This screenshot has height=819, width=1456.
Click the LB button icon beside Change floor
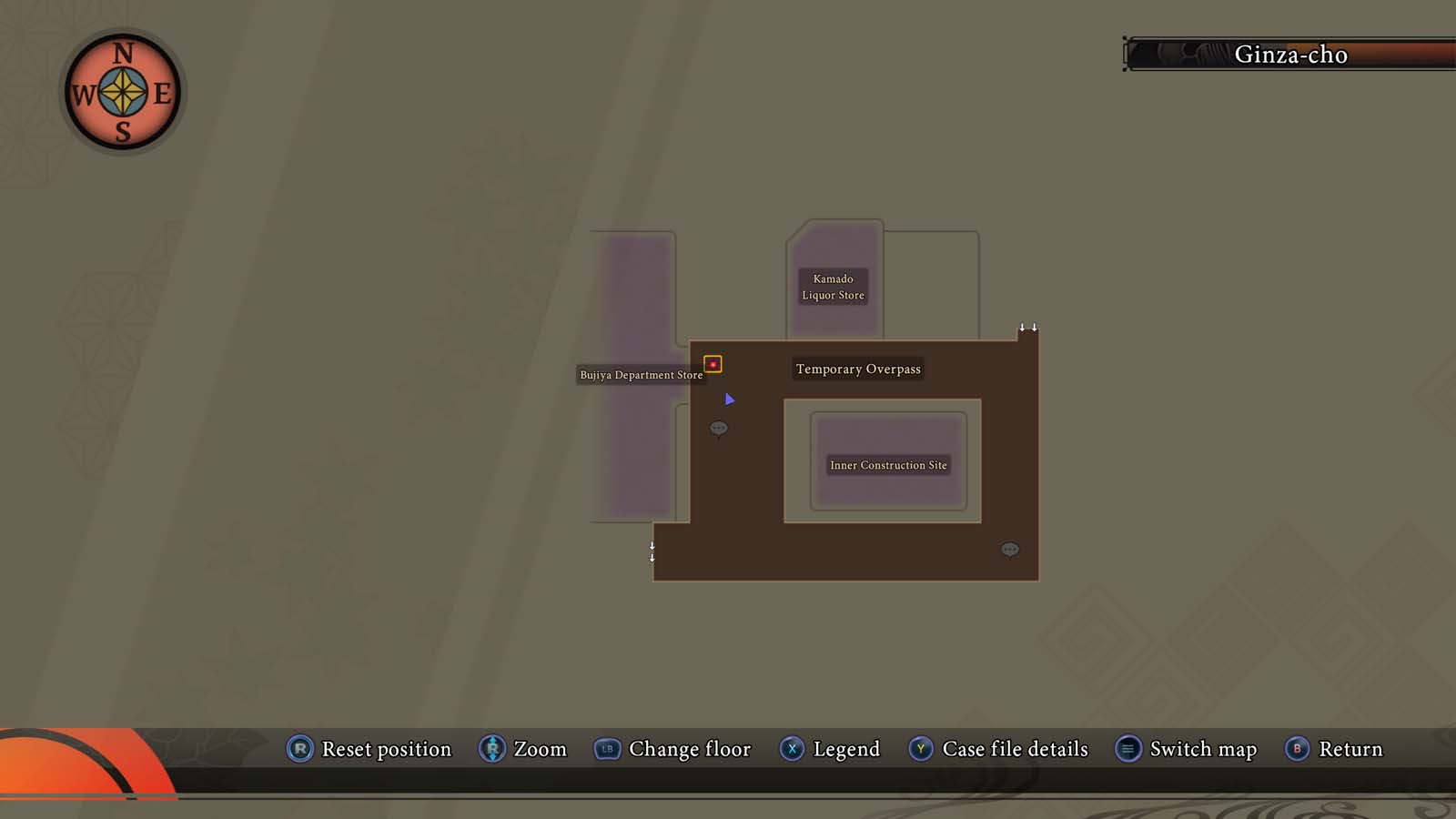(x=607, y=749)
